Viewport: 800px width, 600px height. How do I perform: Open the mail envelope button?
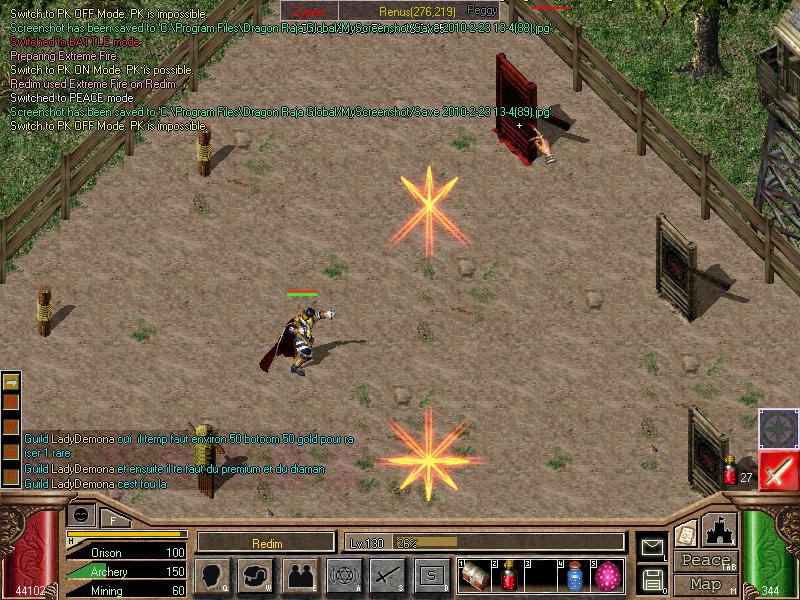coord(653,546)
